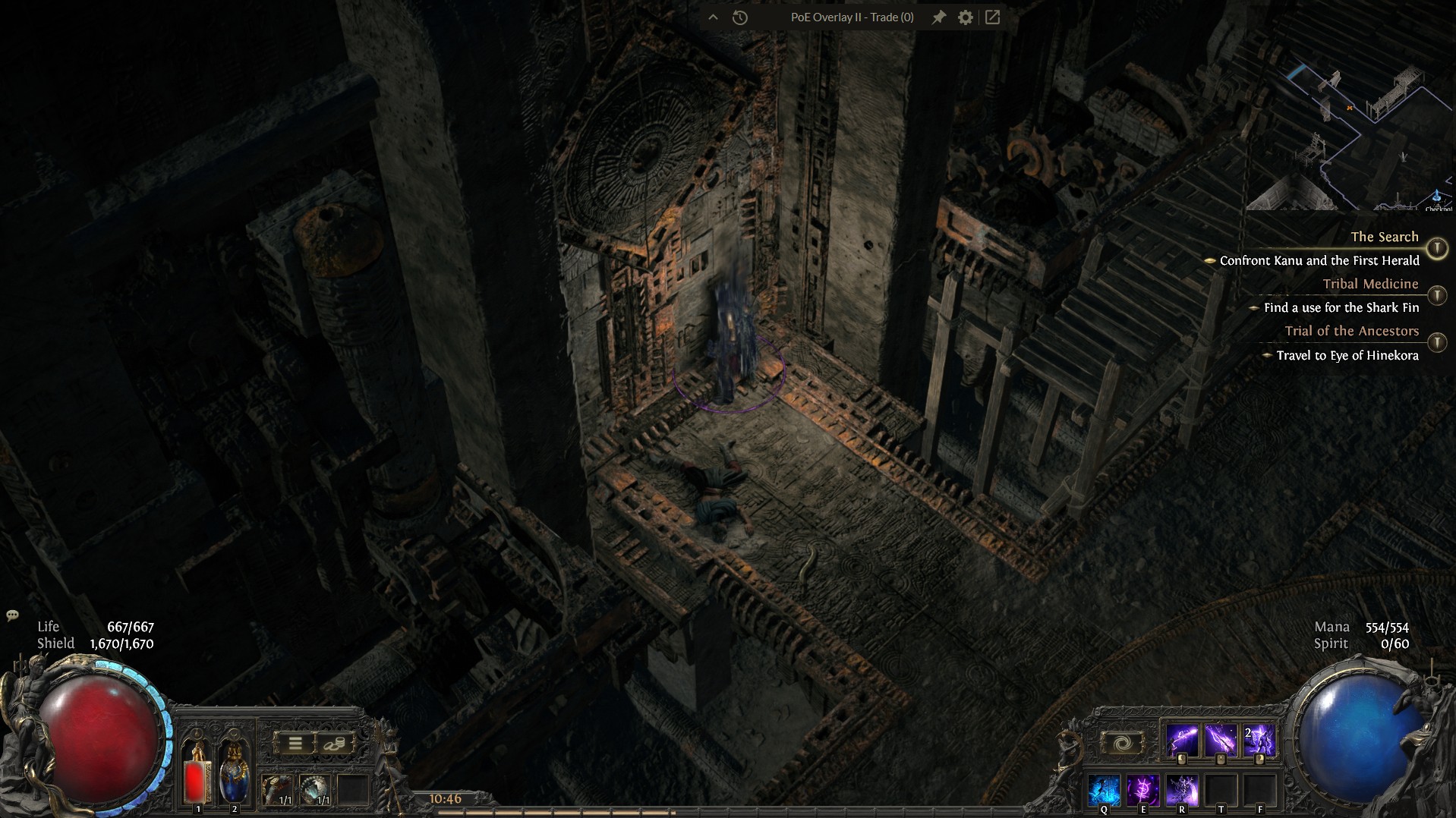Activate the blue Q skill icon
Screen dimensions: 1456x818
coord(1104,790)
